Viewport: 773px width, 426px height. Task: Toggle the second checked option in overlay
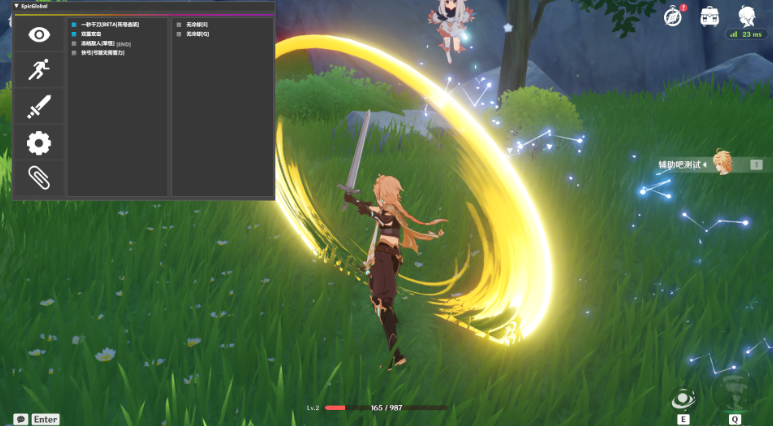point(74,34)
